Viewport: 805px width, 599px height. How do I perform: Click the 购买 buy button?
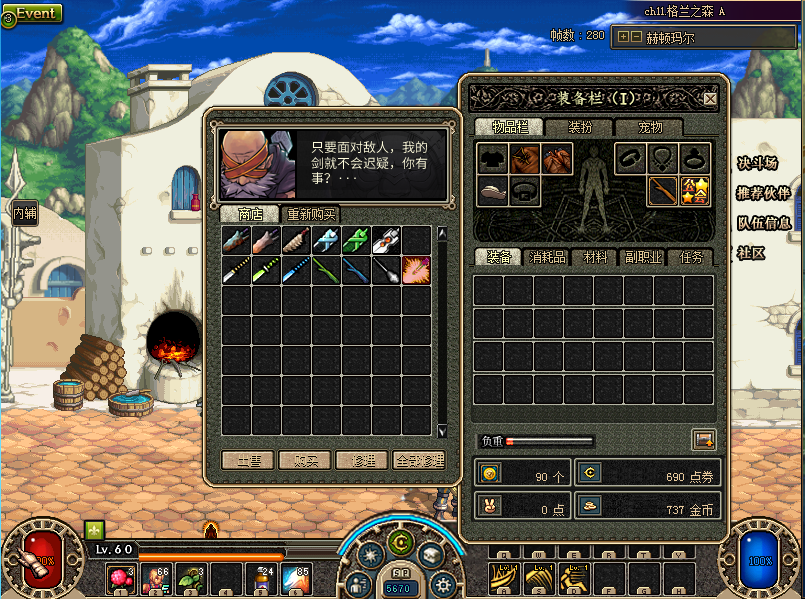(x=305, y=461)
